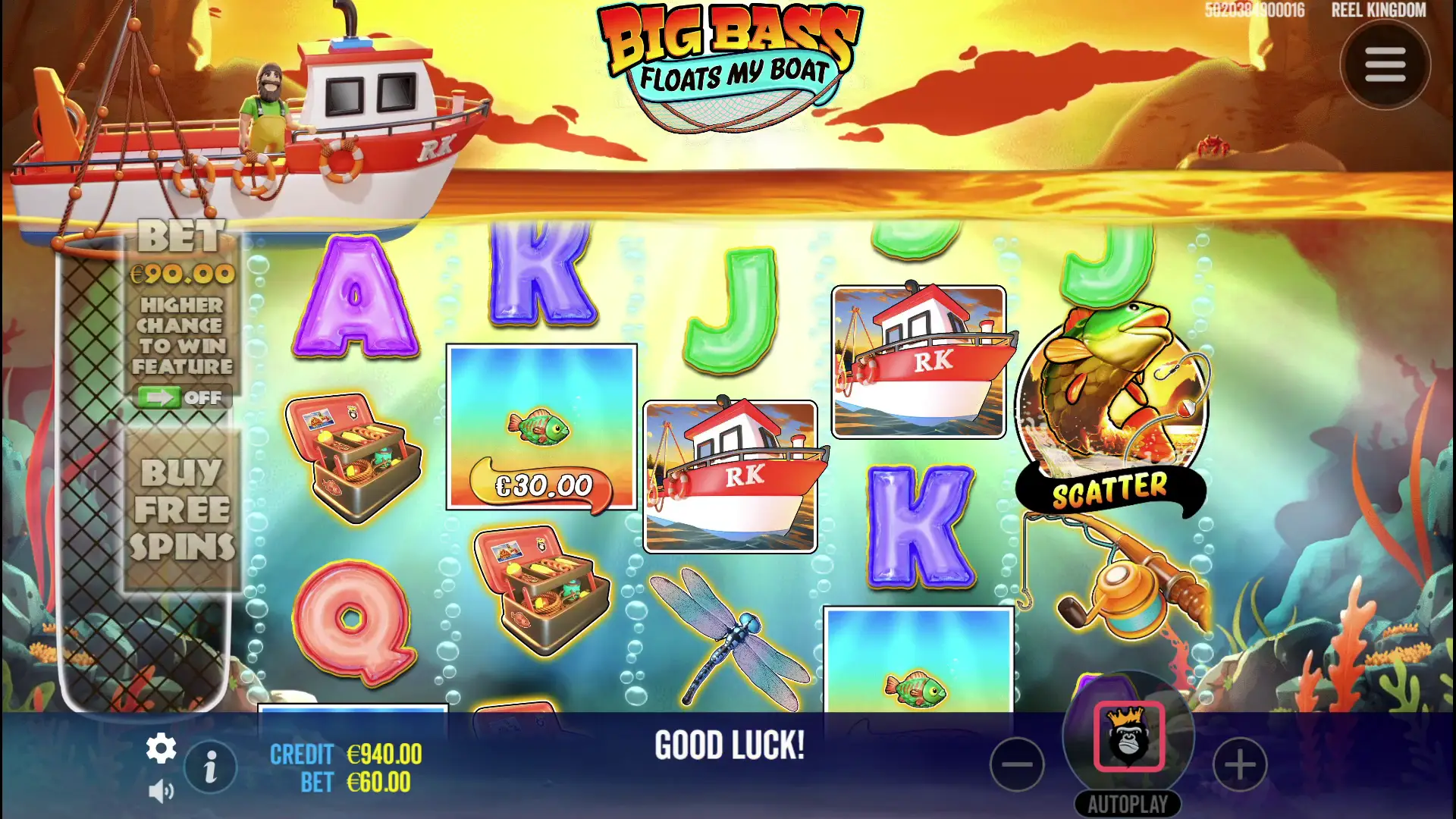Mute the sound with speaker icon
The image size is (1456, 819).
click(x=161, y=792)
